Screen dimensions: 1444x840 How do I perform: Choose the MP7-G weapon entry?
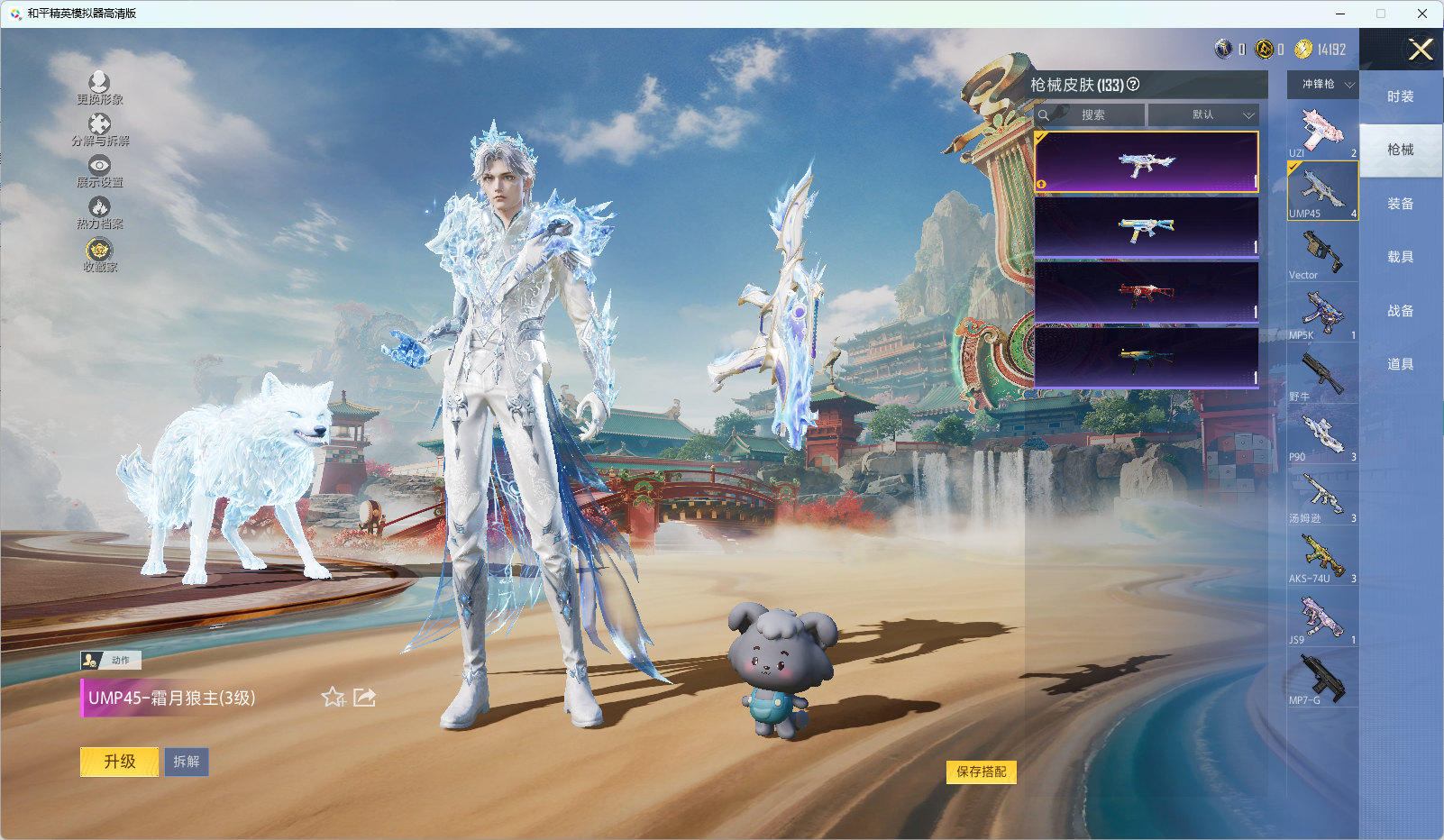pyautogui.click(x=1322, y=679)
